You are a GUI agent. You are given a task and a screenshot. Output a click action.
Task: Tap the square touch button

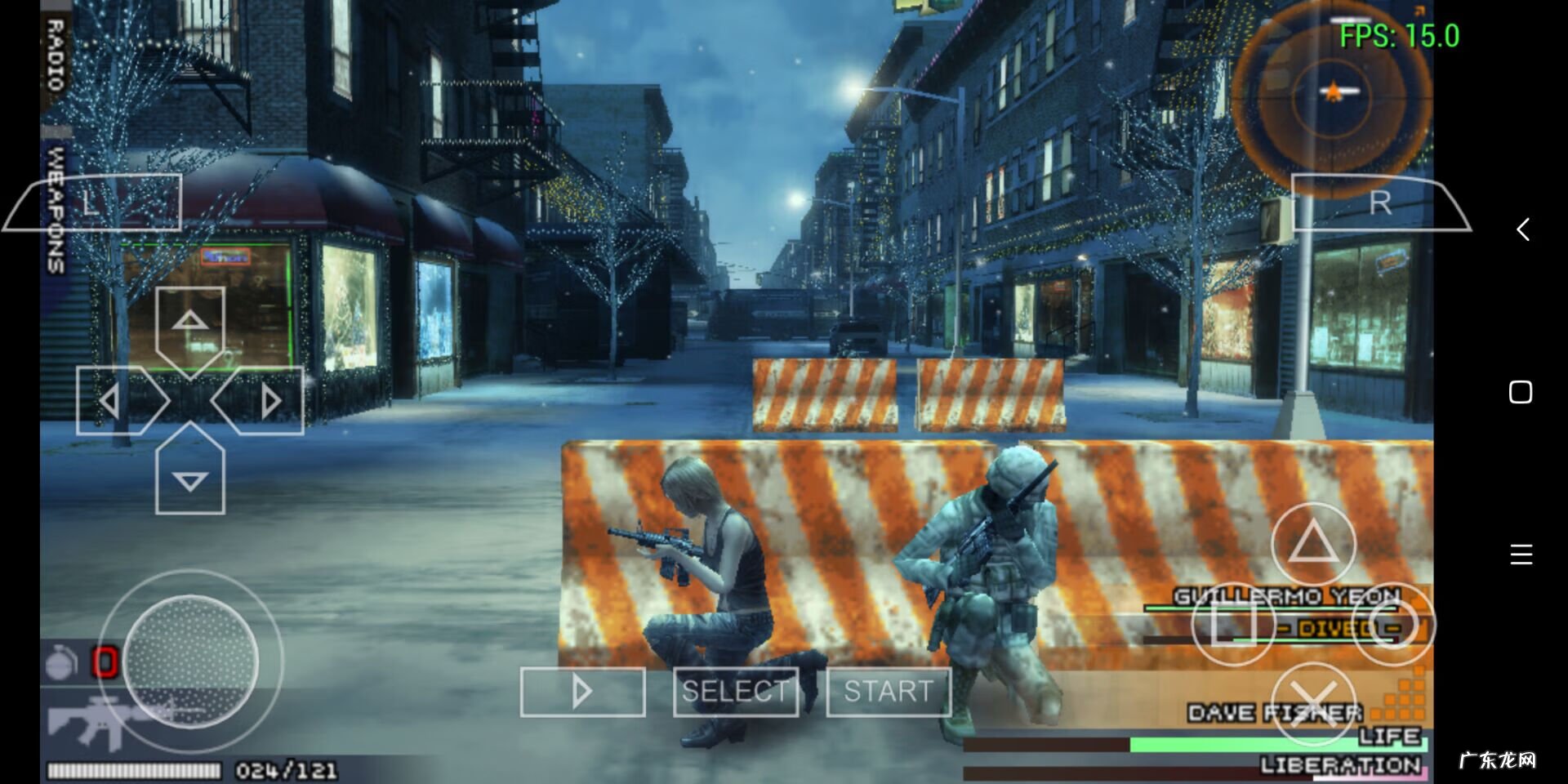(x=1232, y=625)
